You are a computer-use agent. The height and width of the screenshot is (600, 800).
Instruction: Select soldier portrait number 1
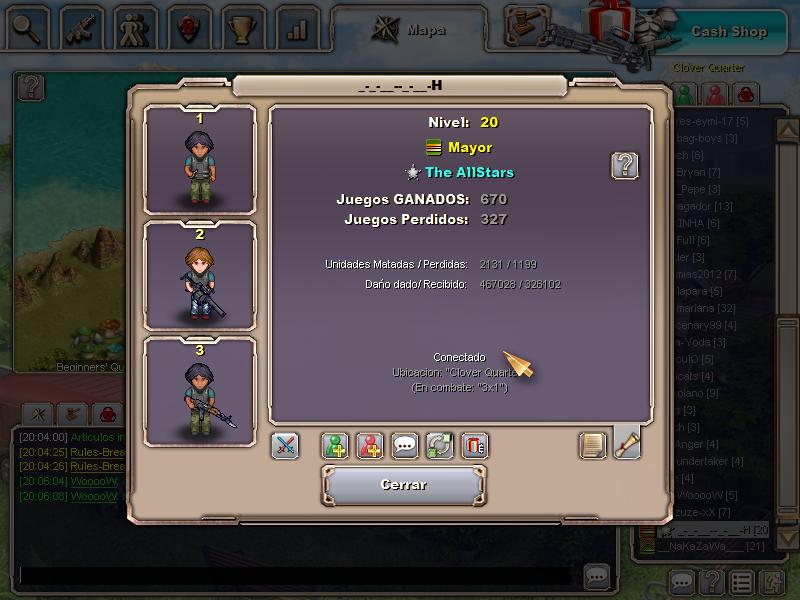(x=200, y=160)
